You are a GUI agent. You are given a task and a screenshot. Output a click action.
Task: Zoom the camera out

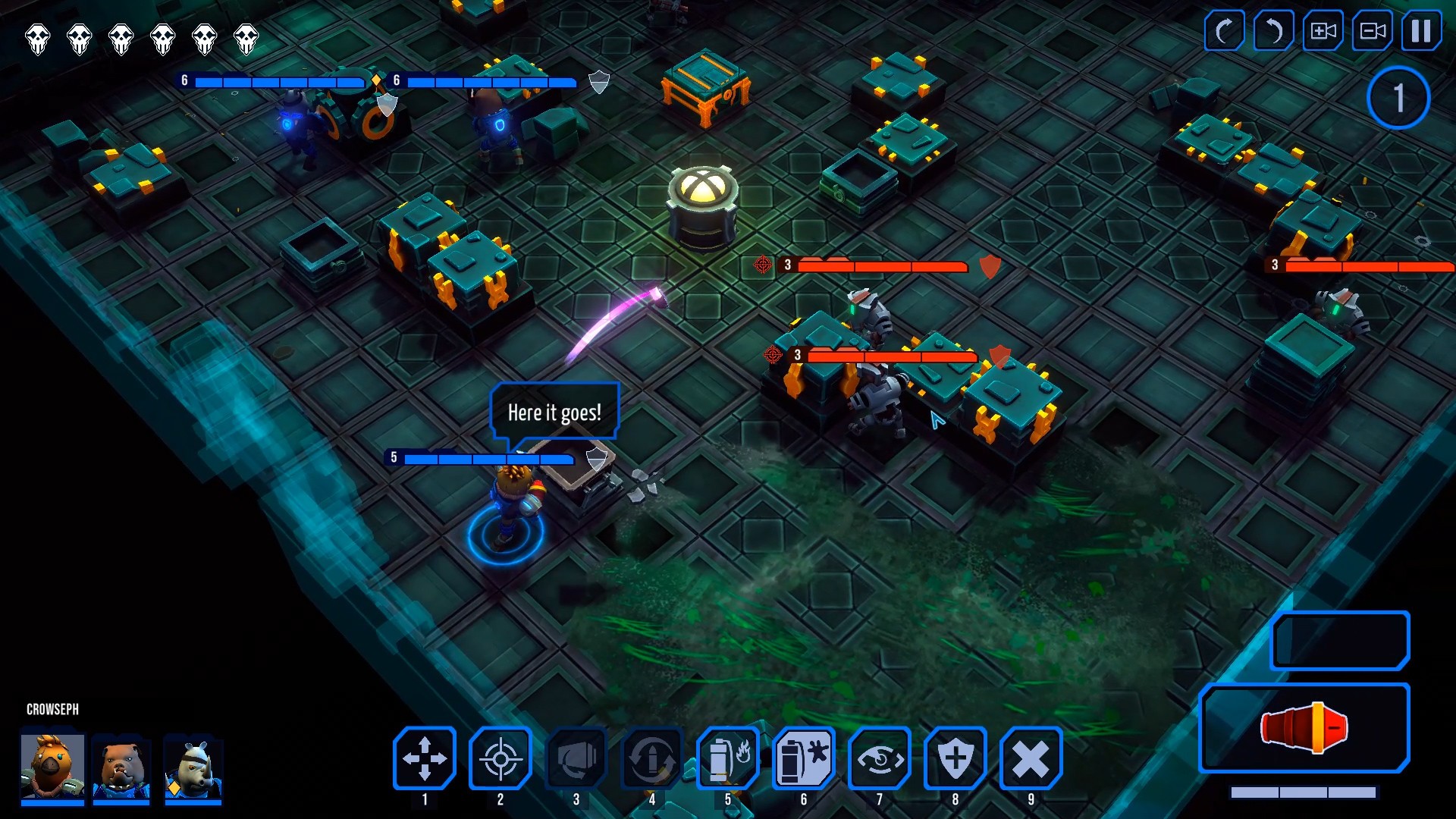(1371, 32)
